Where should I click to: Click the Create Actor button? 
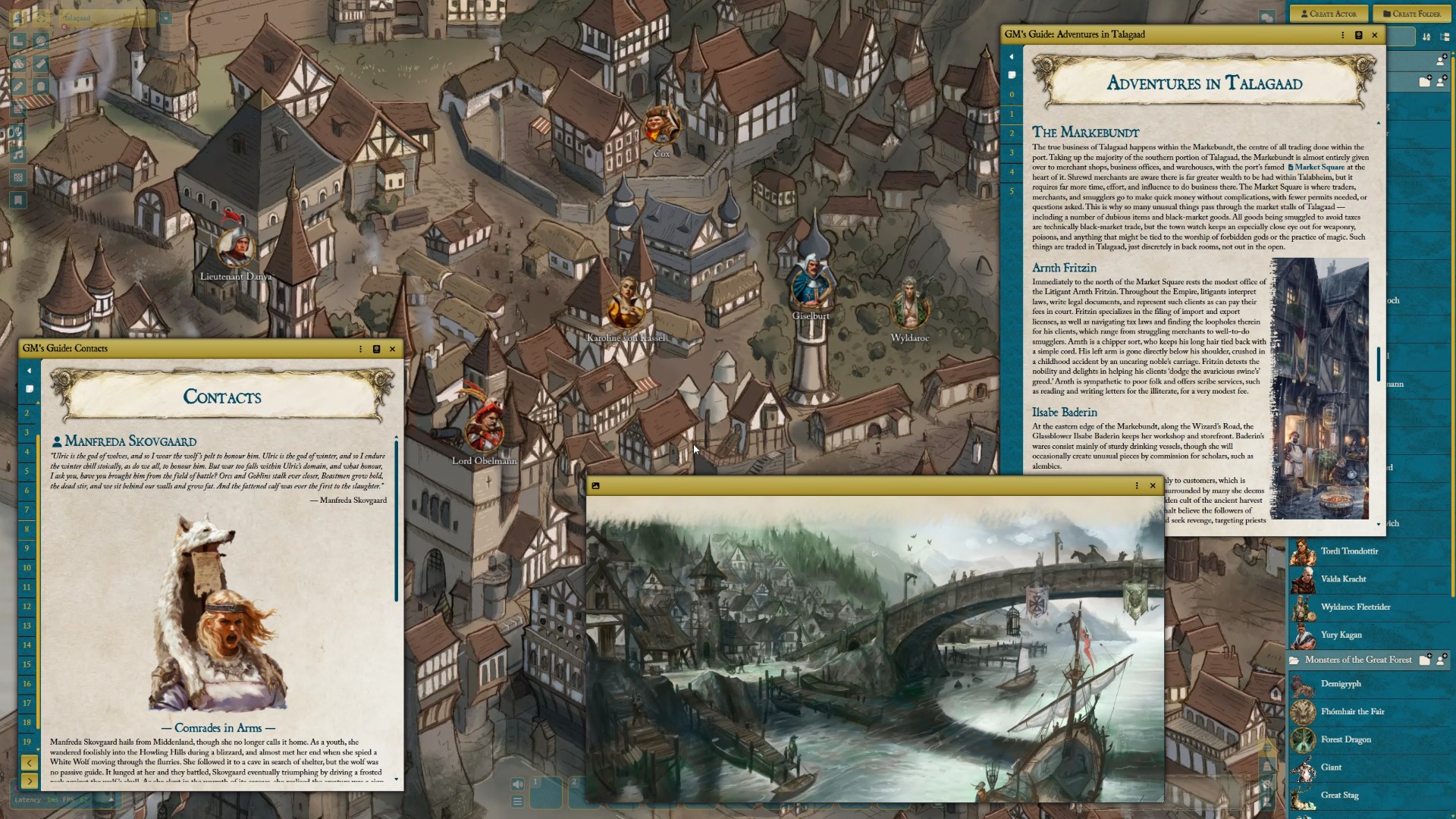pyautogui.click(x=1328, y=14)
